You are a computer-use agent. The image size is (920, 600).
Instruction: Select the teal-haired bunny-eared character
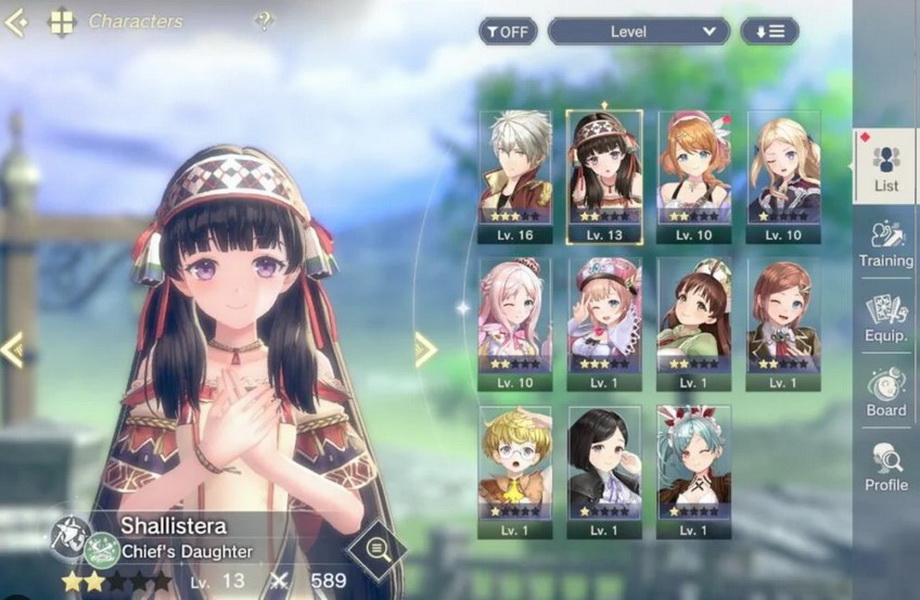[x=694, y=471]
